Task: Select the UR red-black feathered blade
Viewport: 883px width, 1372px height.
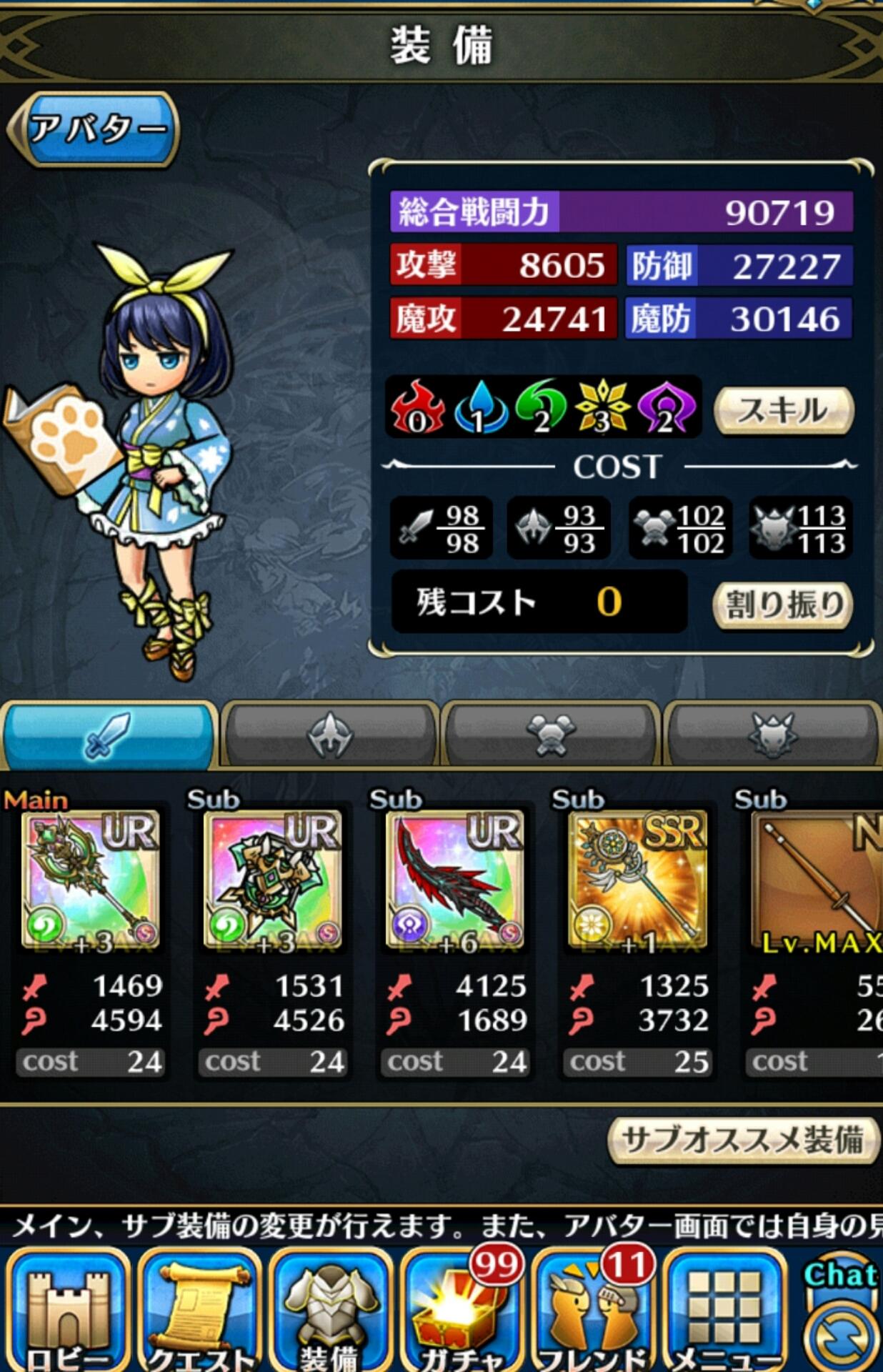Action: (456, 880)
